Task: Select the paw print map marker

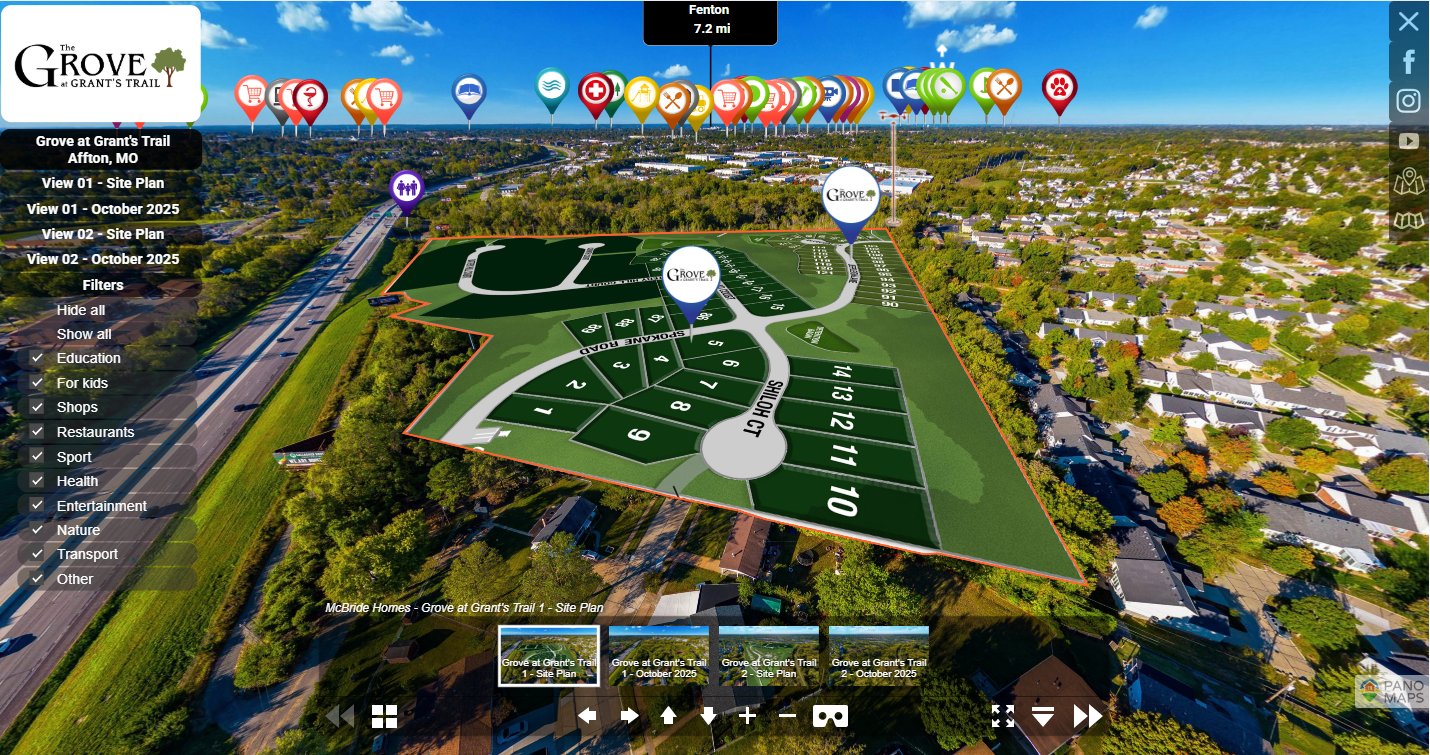Action: tap(1059, 86)
